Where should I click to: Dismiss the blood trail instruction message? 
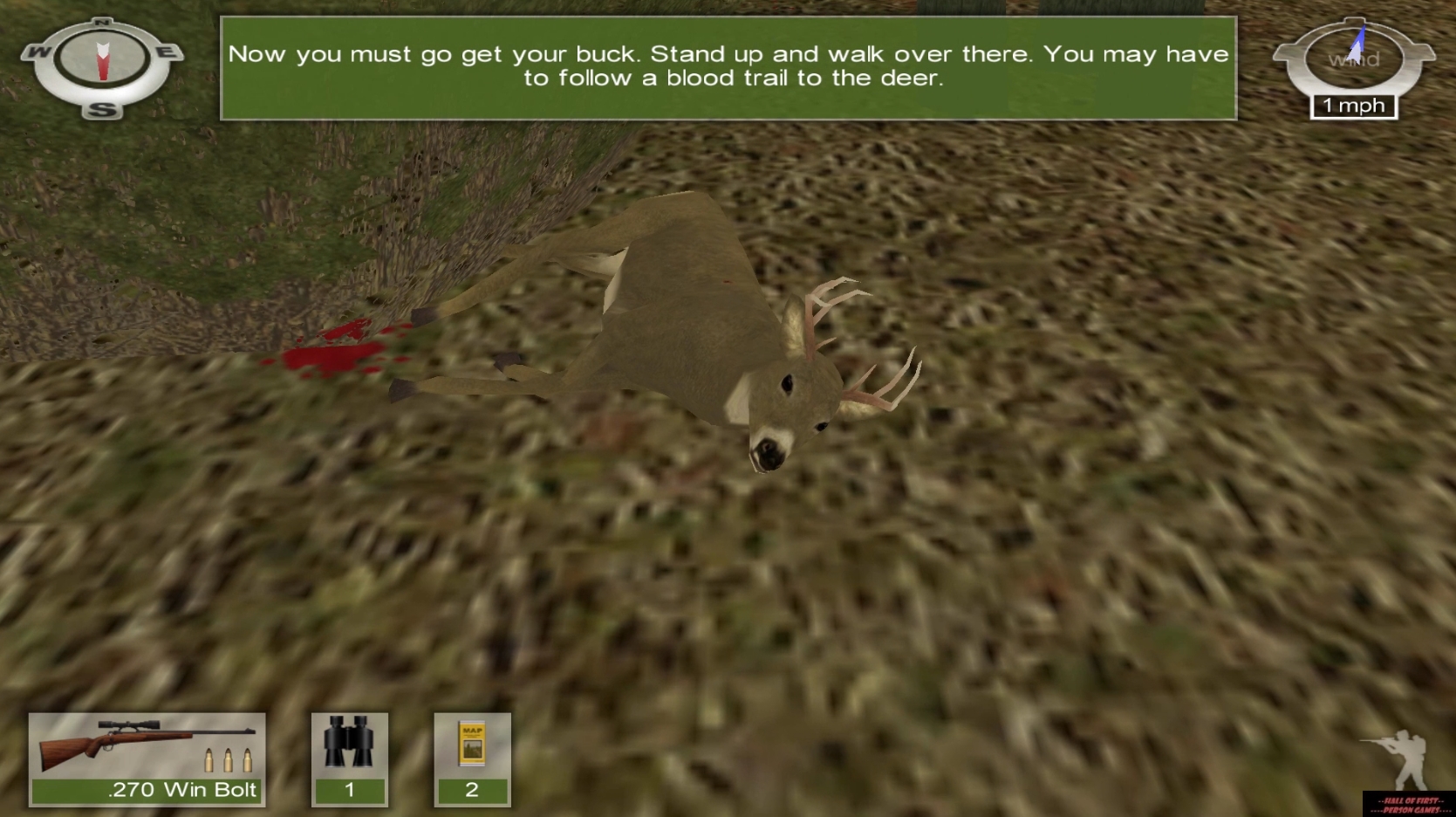pyautogui.click(x=728, y=65)
